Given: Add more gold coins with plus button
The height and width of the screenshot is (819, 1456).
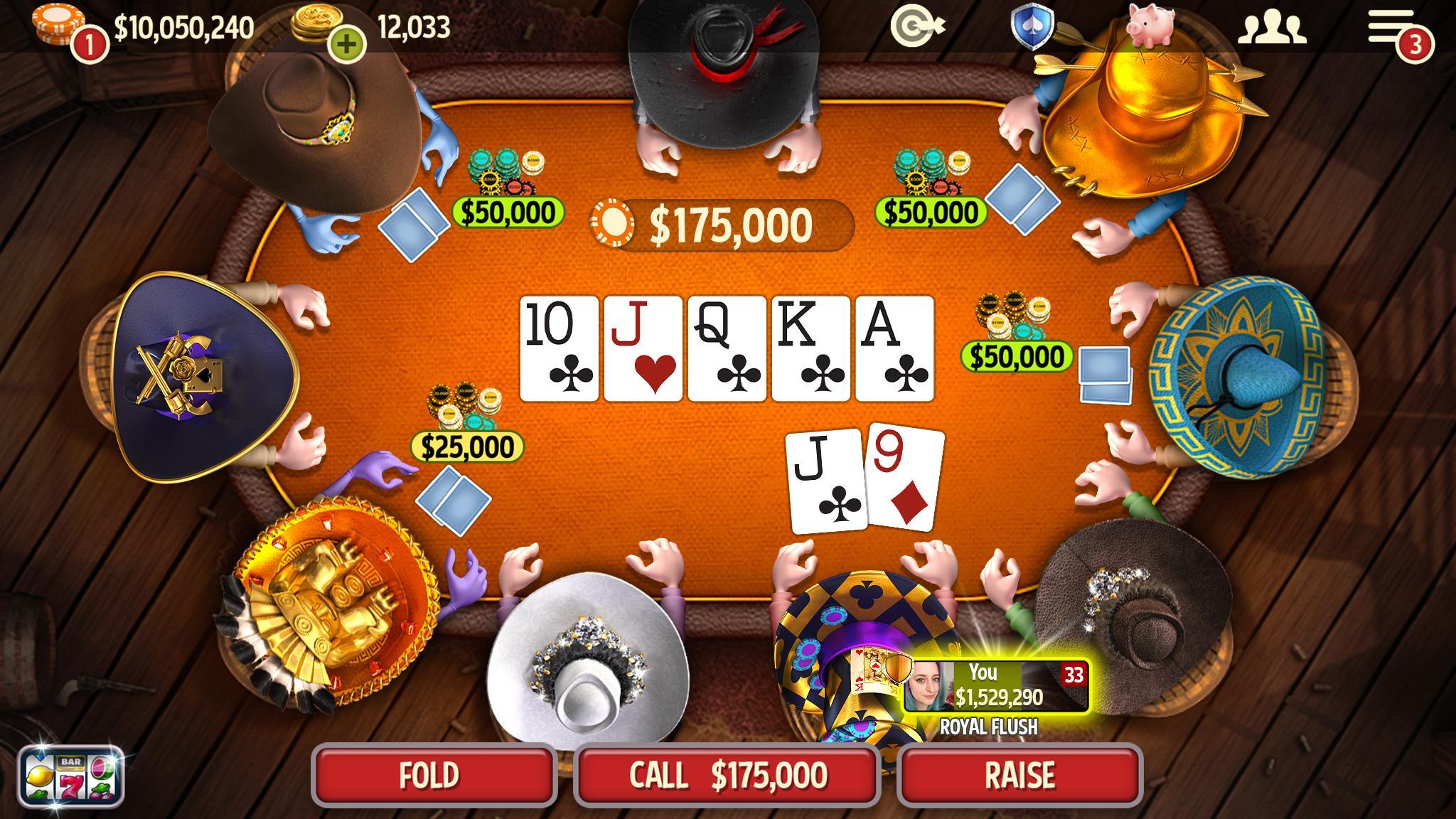Looking at the screenshot, I should coord(347,44).
